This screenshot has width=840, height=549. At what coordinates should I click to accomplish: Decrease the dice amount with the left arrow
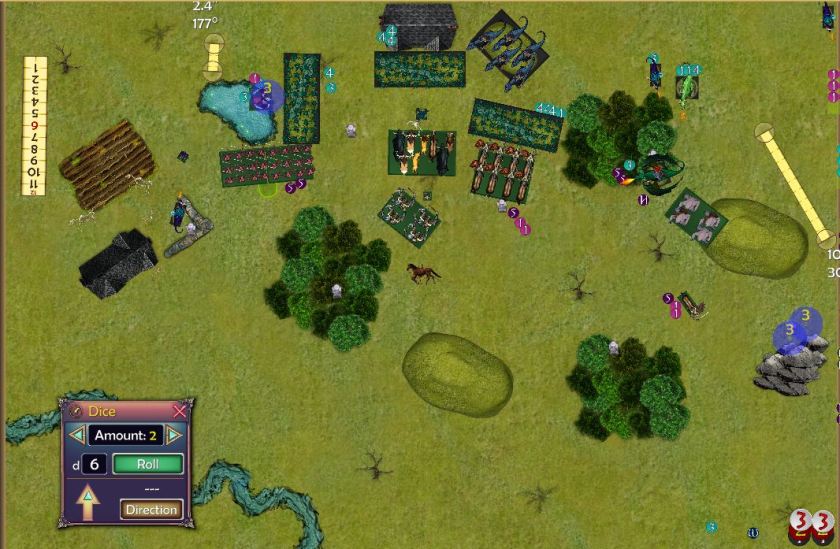pos(76,435)
